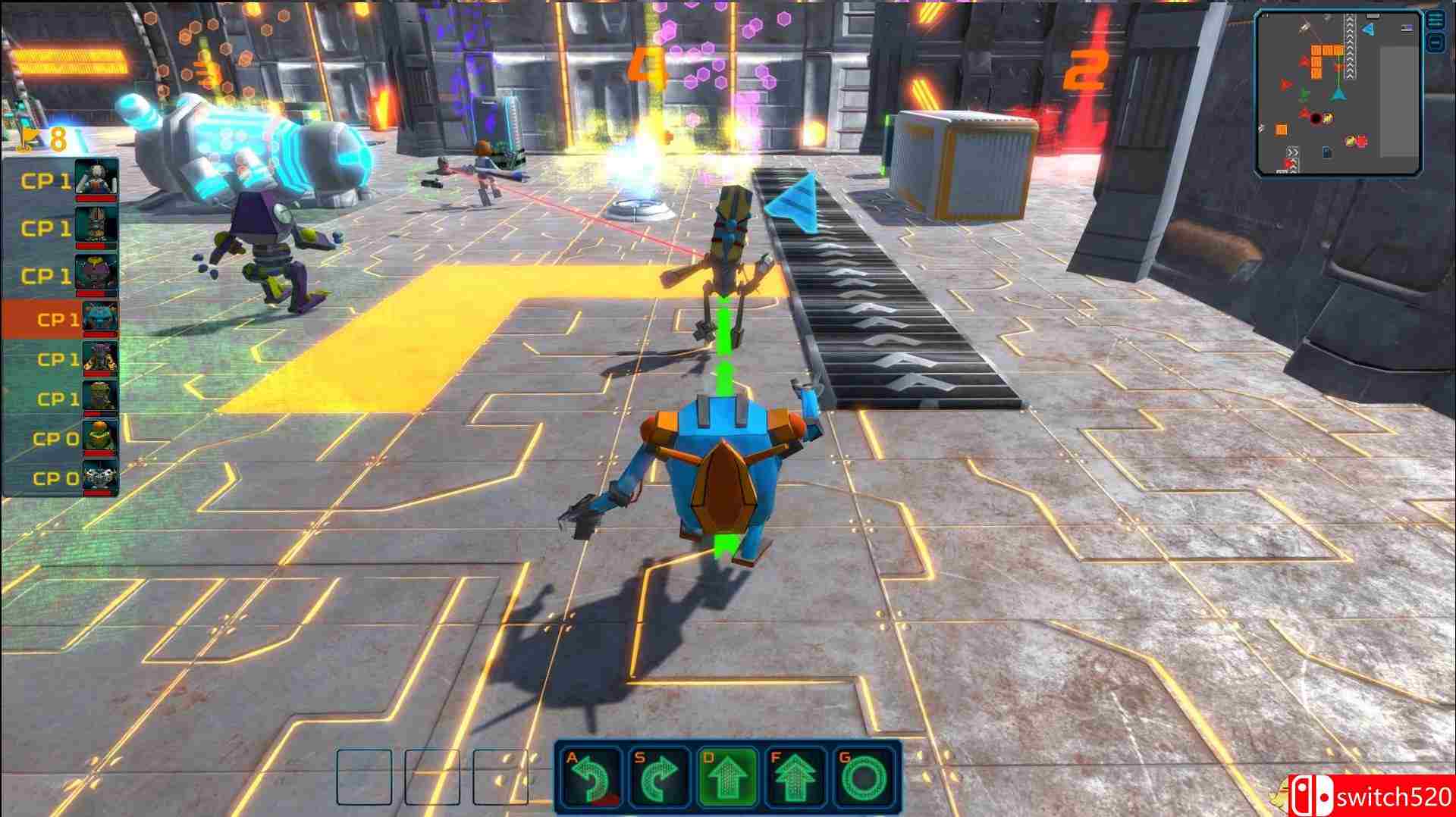Click the red health bar under selected robot
This screenshot has width=1456, height=817.
coord(101,336)
